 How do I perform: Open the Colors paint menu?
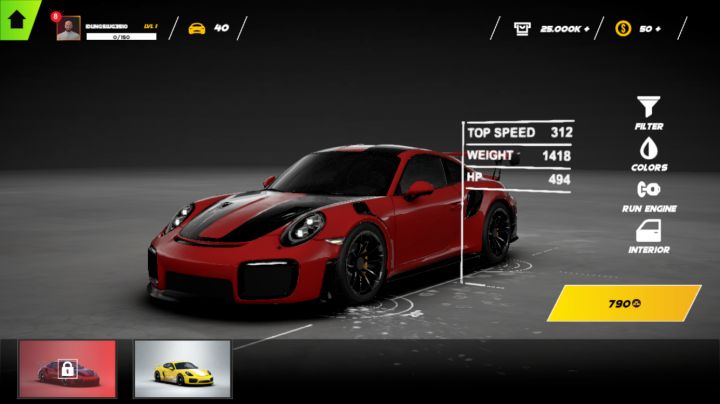pos(648,152)
